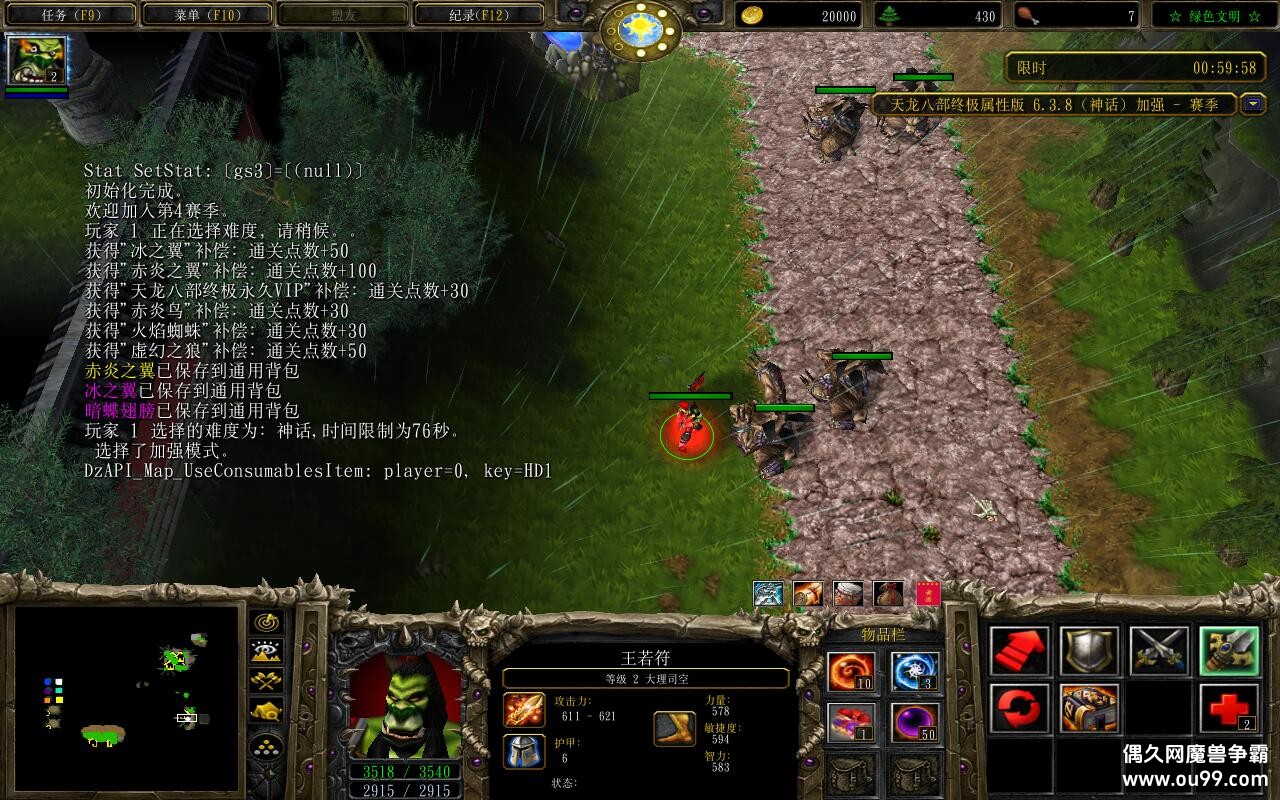This screenshot has width=1280, height=800.
Task: Toggle minimap terrain display (eye icon)
Action: pyautogui.click(x=265, y=651)
